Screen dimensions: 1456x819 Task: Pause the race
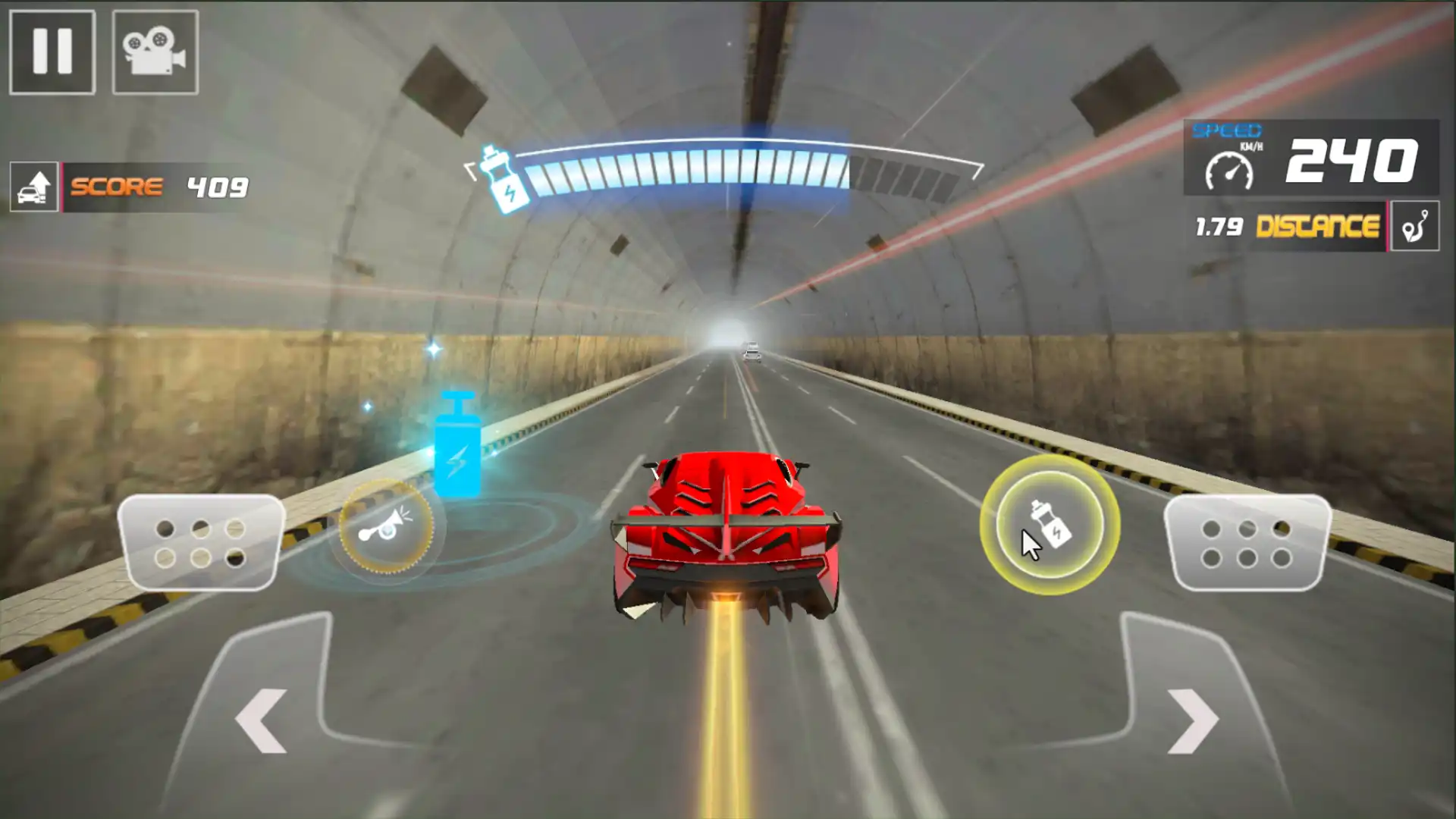point(52,52)
